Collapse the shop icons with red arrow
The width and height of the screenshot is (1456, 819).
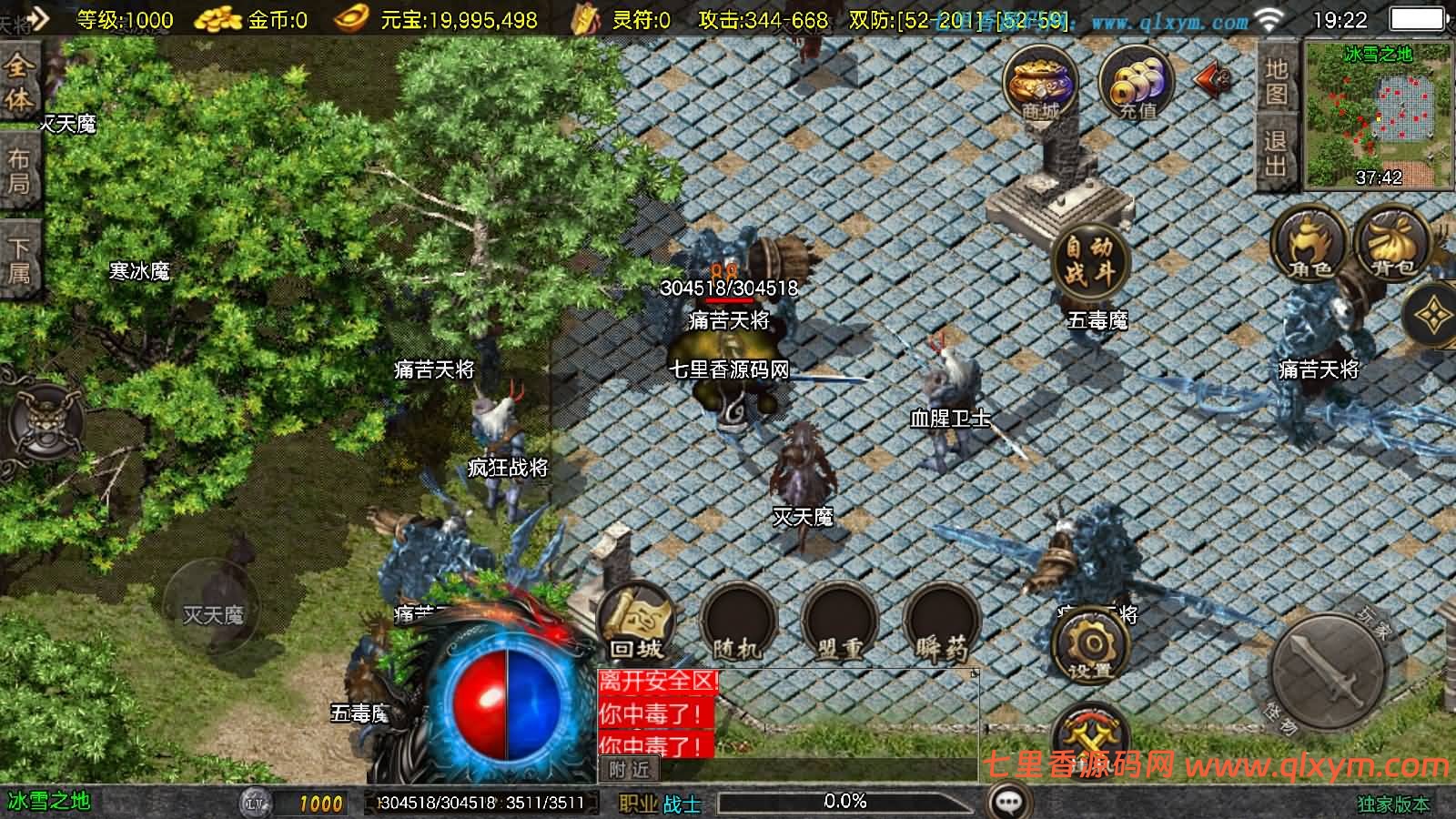pos(1208,80)
